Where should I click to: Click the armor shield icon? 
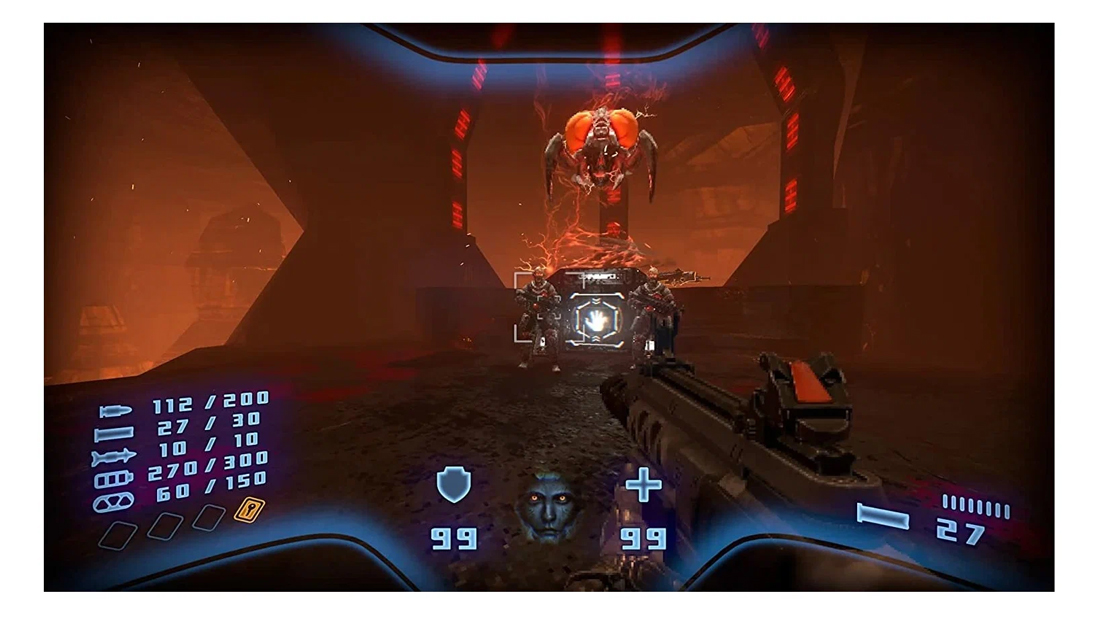tap(453, 485)
